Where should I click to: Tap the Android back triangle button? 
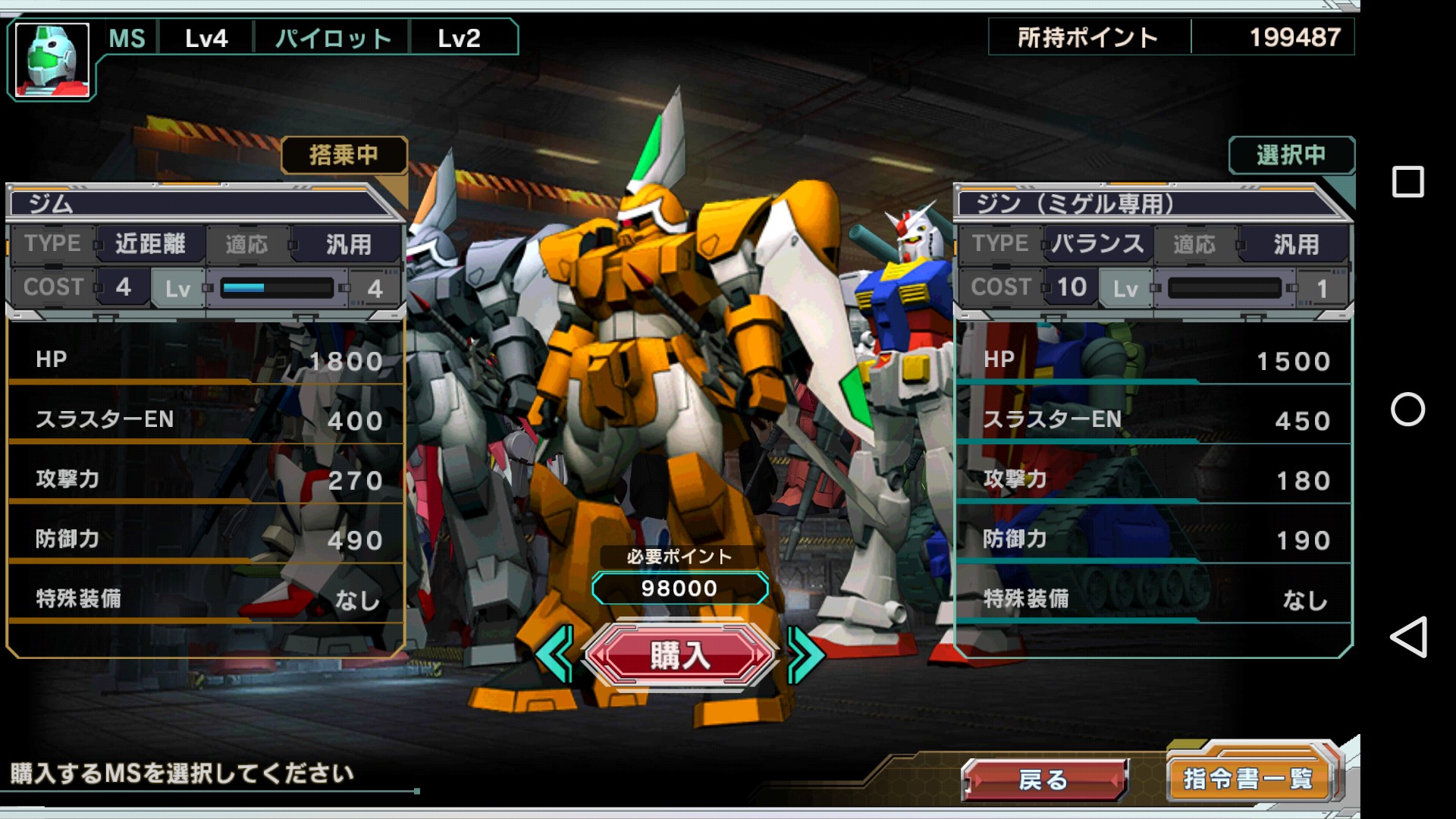(x=1407, y=637)
